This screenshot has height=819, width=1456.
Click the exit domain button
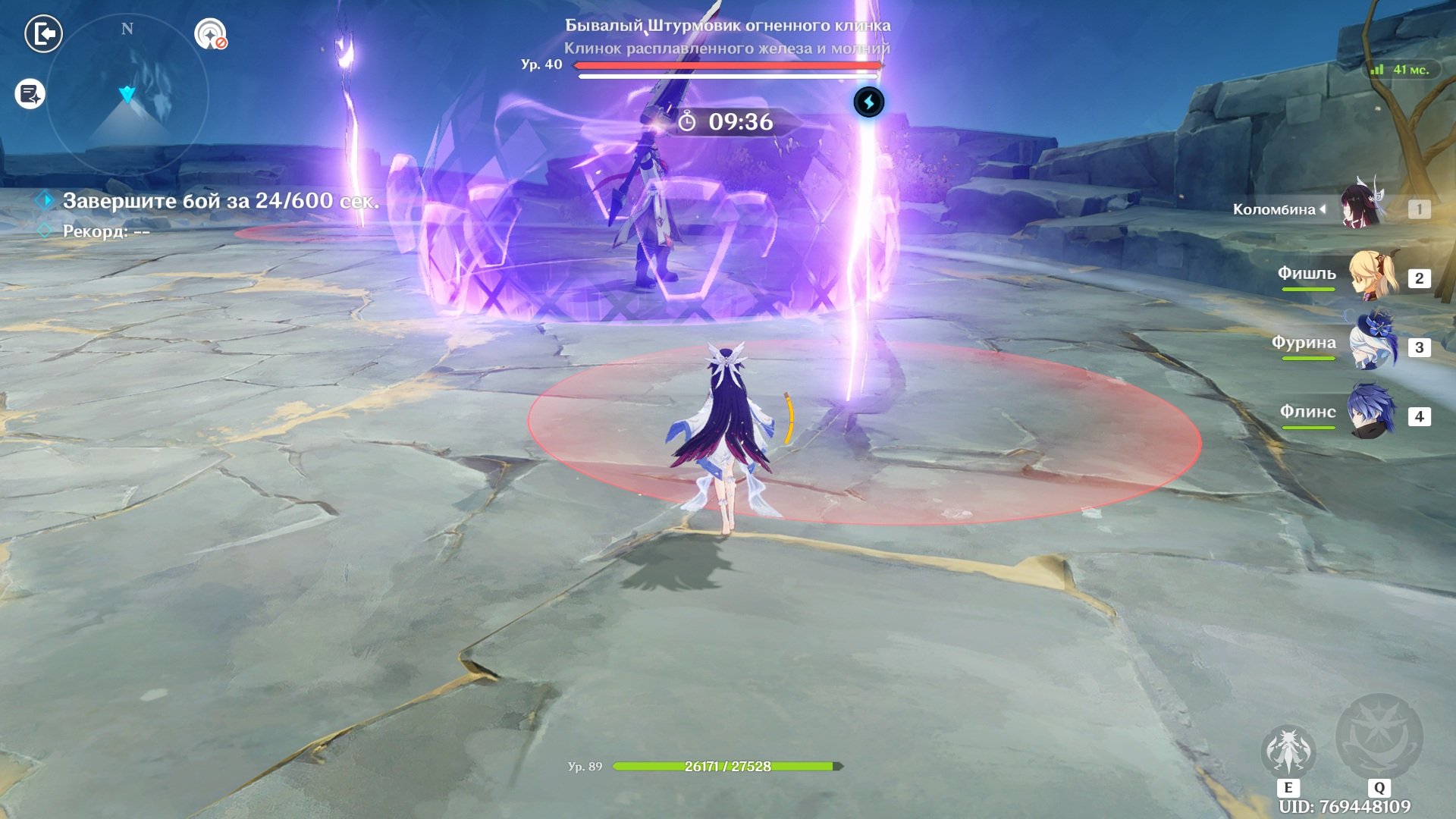tap(44, 34)
